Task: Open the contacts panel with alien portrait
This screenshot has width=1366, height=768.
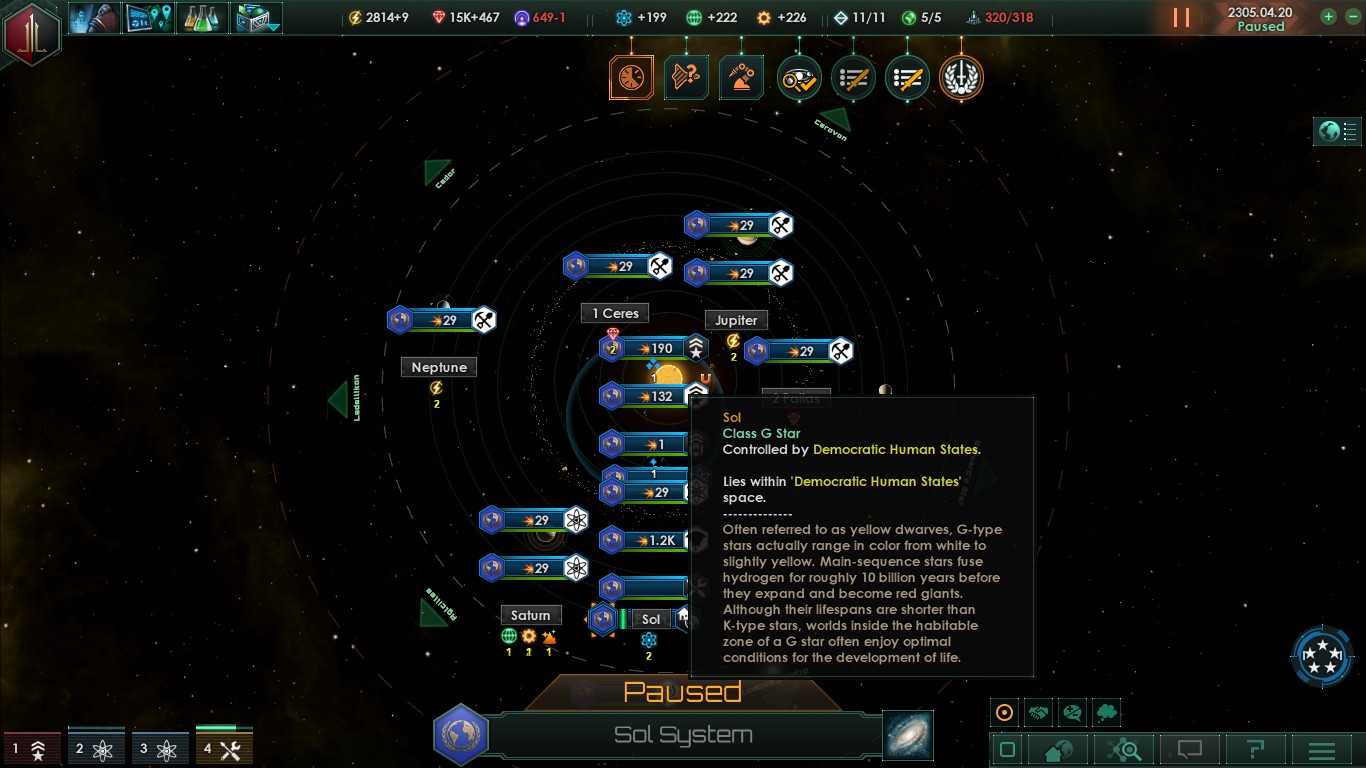Action: 95,18
